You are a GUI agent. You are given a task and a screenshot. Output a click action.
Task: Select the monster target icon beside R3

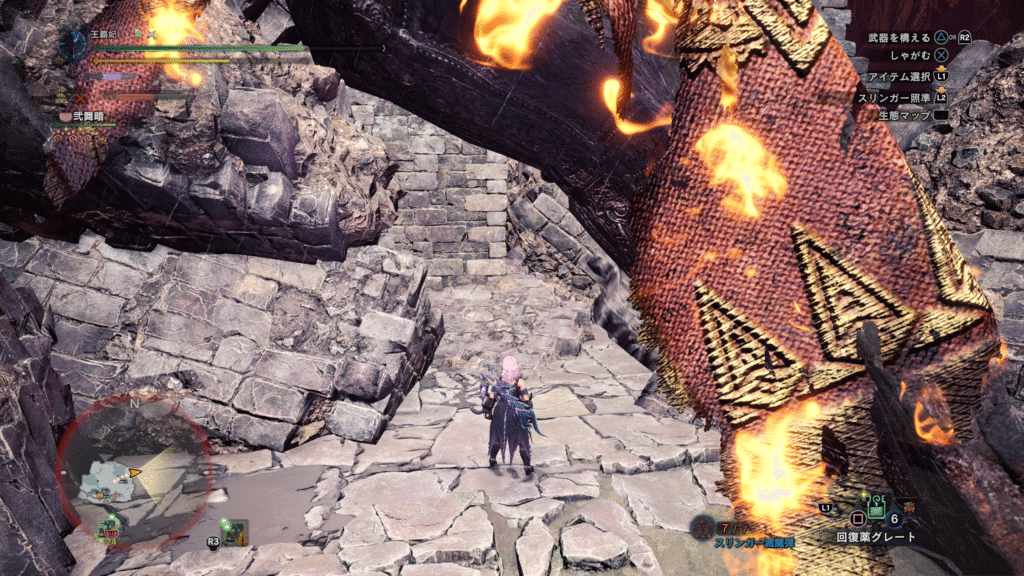pyautogui.click(x=235, y=530)
